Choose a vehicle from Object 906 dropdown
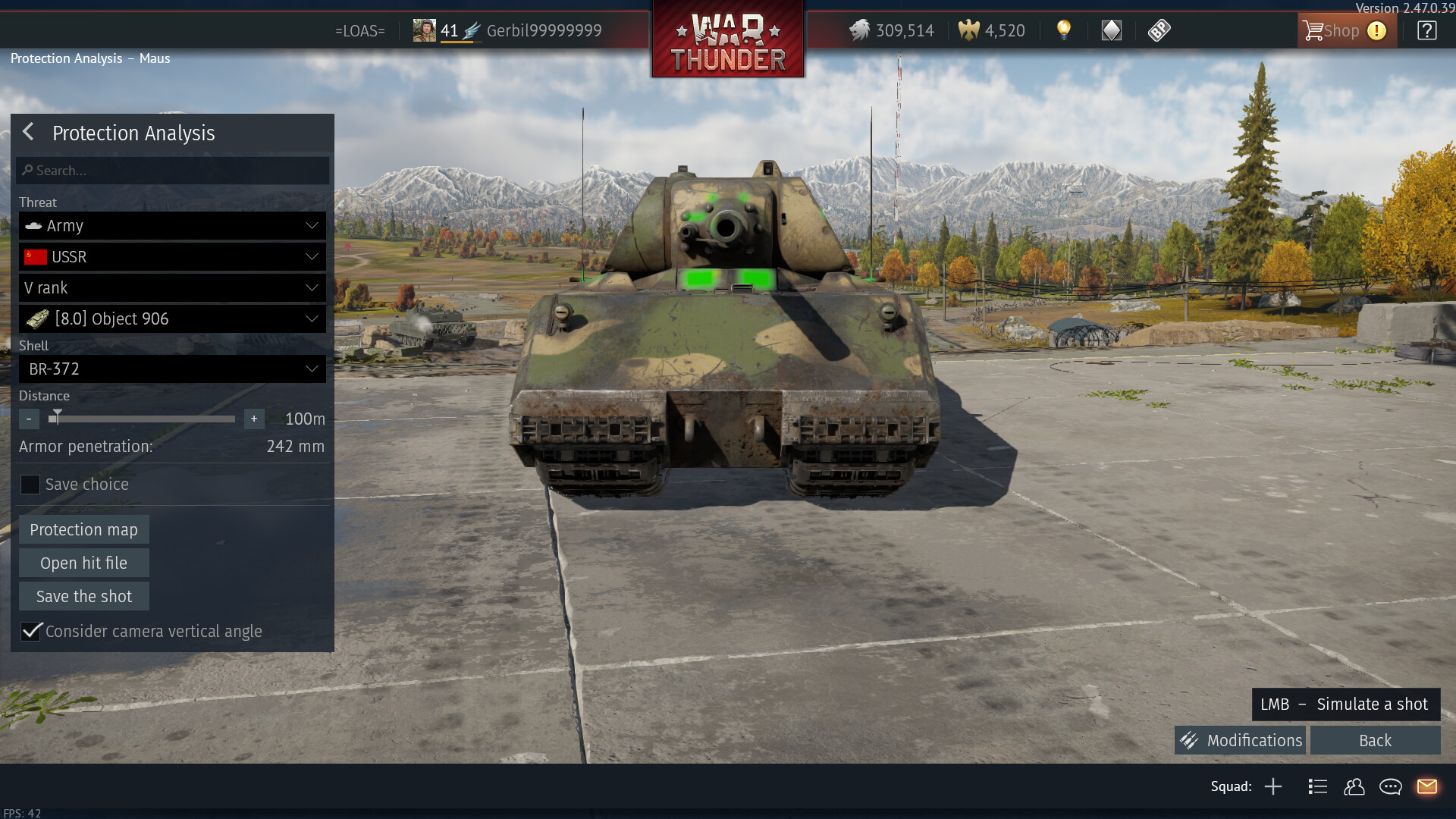This screenshot has height=819, width=1456. coord(173,319)
